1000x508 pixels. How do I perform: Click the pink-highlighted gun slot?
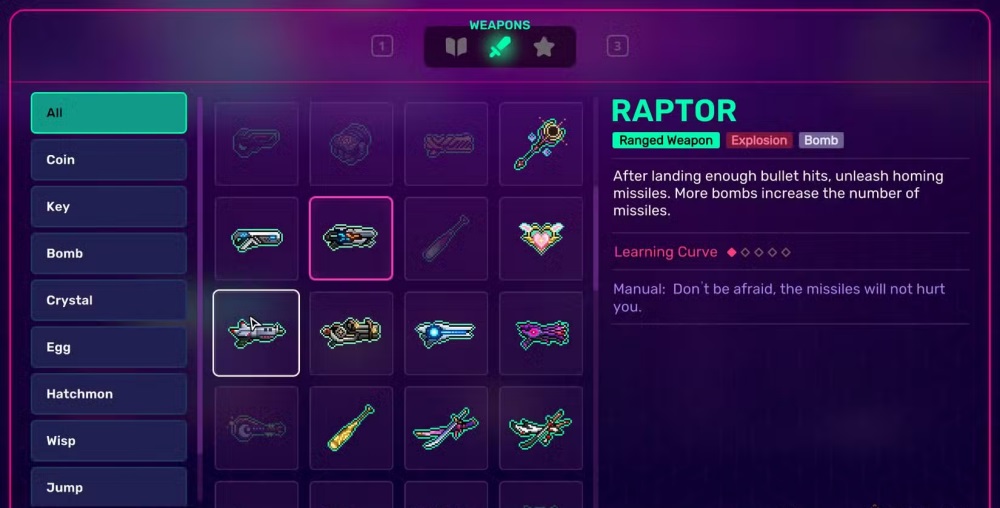pos(351,238)
